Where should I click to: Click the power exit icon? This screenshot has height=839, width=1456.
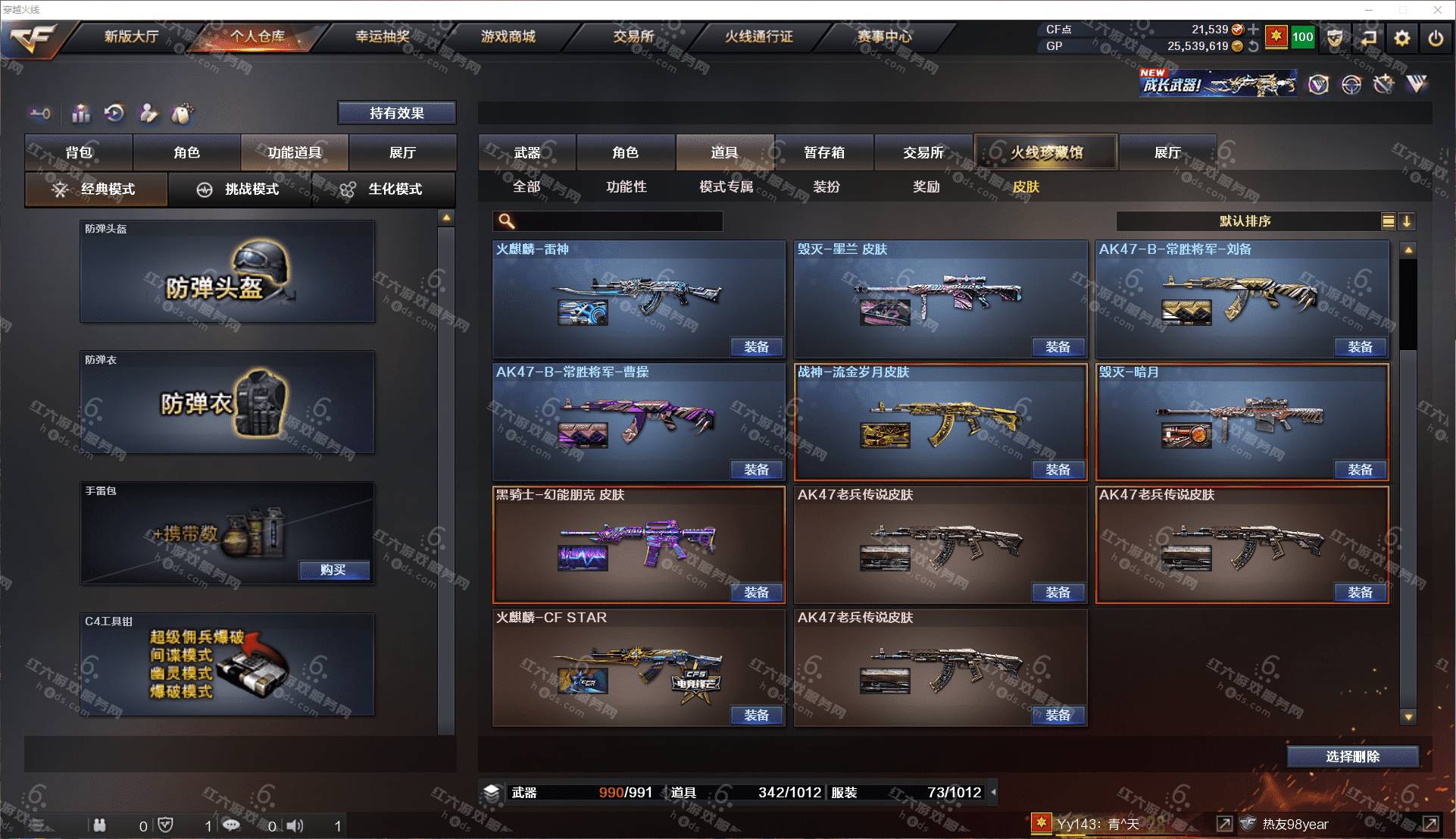(x=1435, y=38)
